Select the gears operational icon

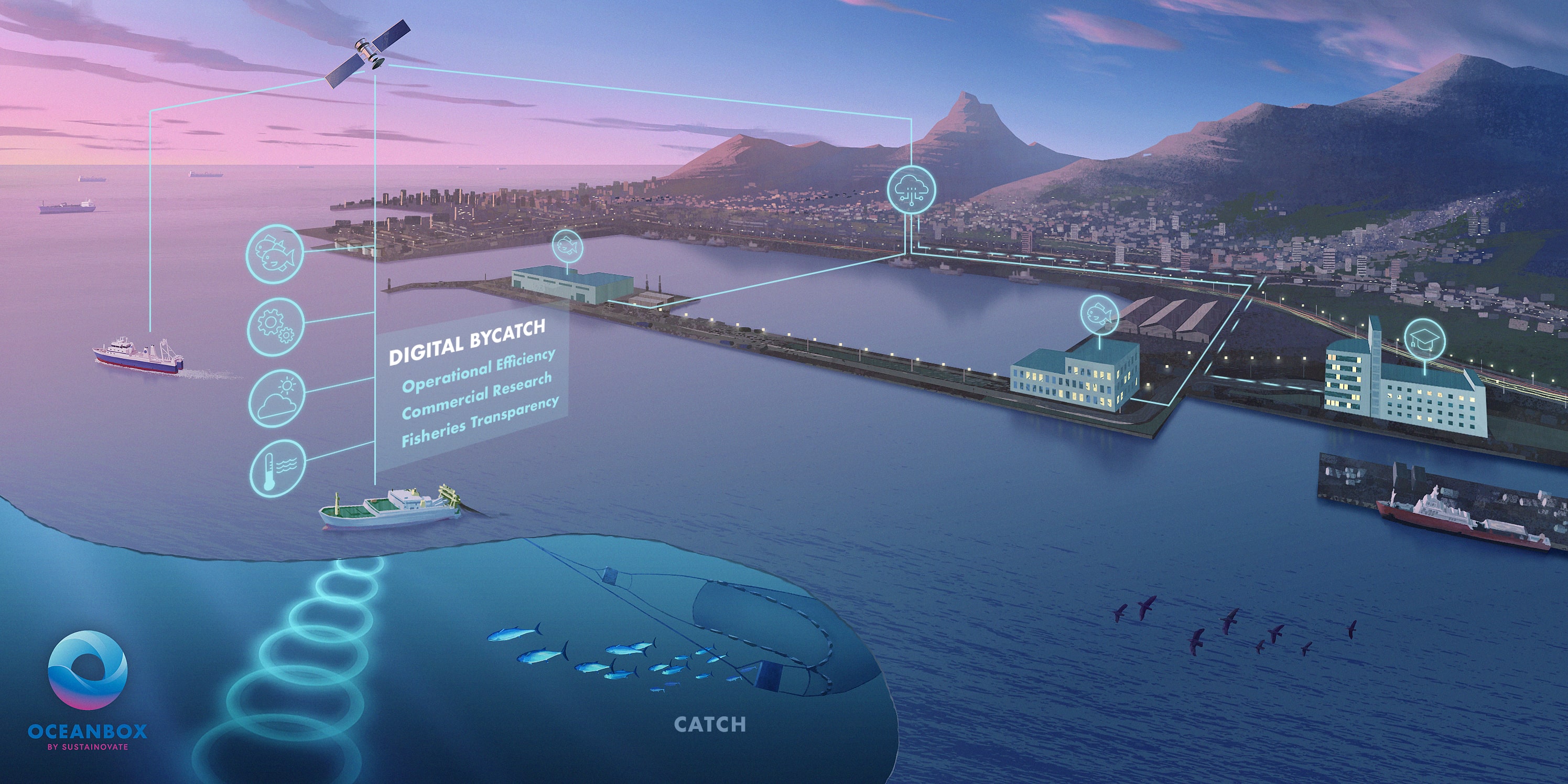pos(276,327)
